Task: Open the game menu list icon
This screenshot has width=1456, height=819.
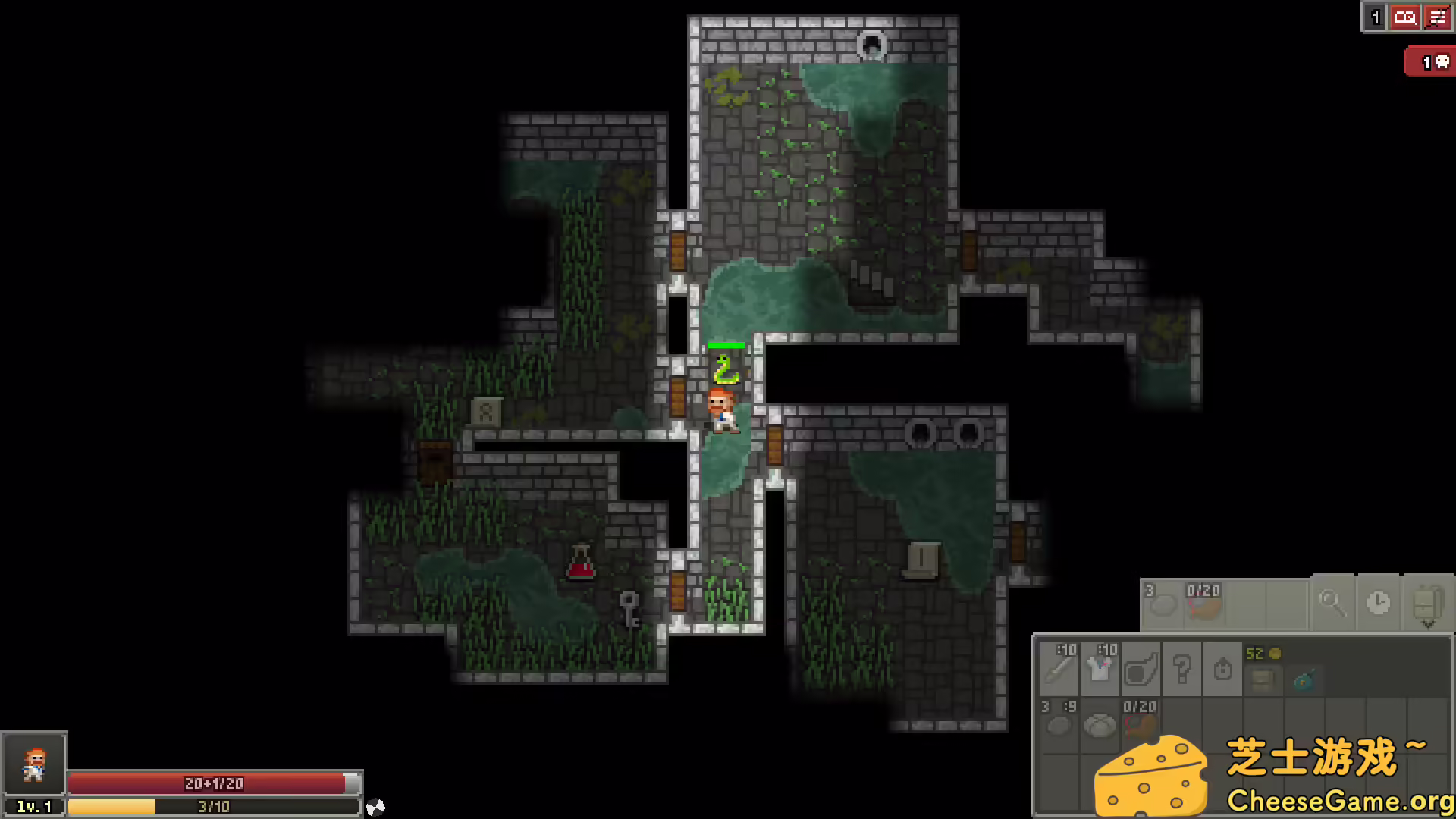Action: click(x=1439, y=17)
